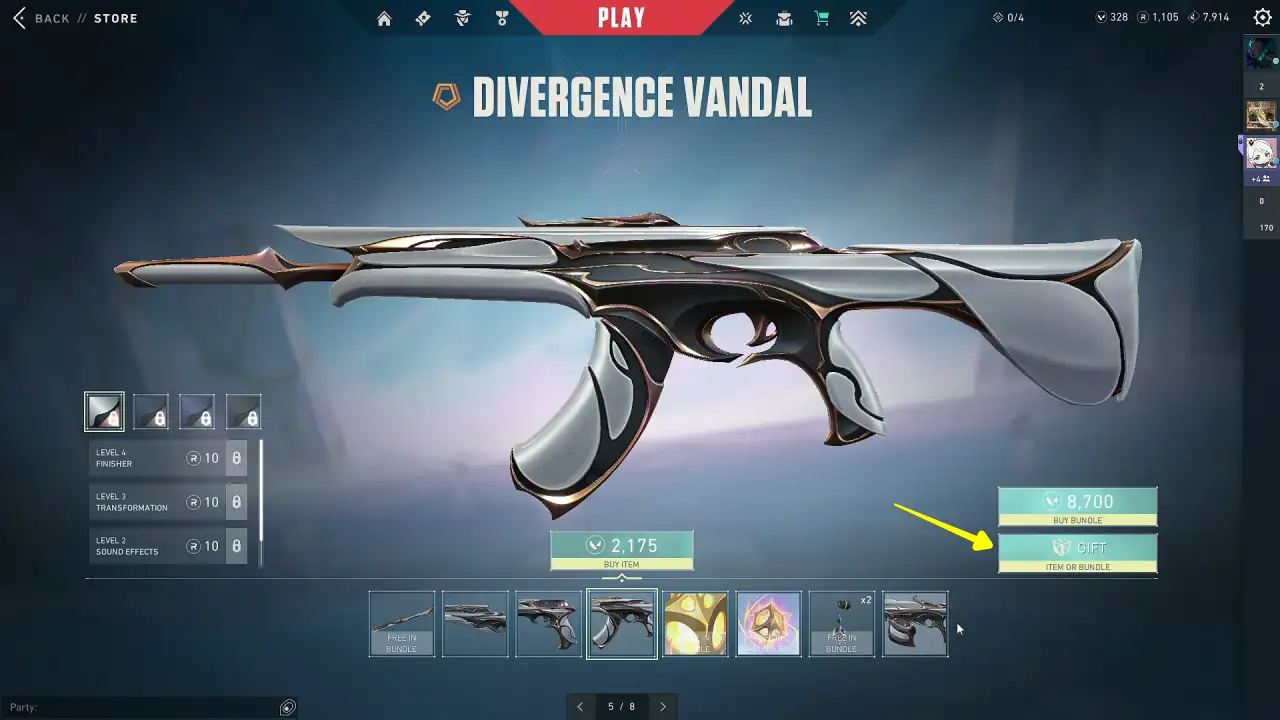Screen dimensions: 1280x720
Task: Click the lock beside Level 4 Finisher
Action: click(236, 458)
